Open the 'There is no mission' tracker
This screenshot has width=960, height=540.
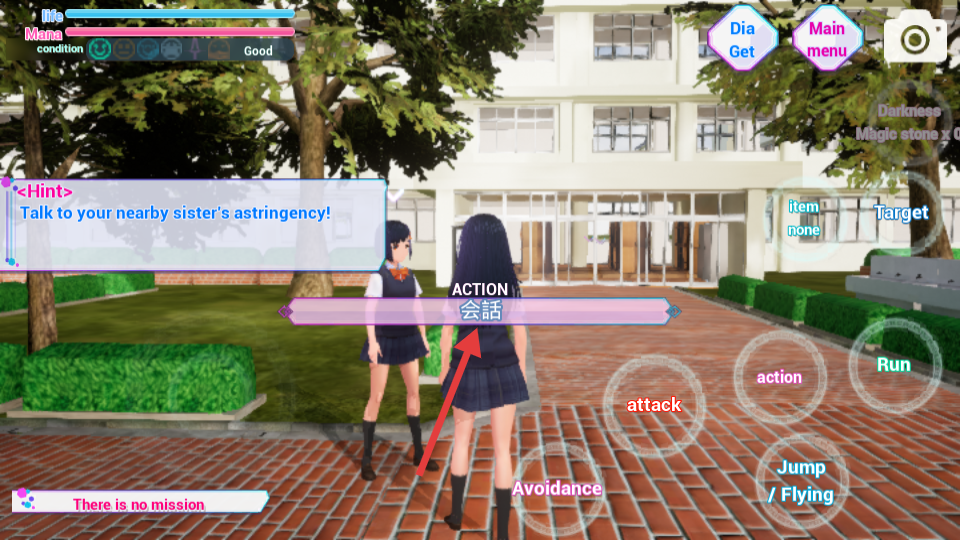tap(140, 503)
